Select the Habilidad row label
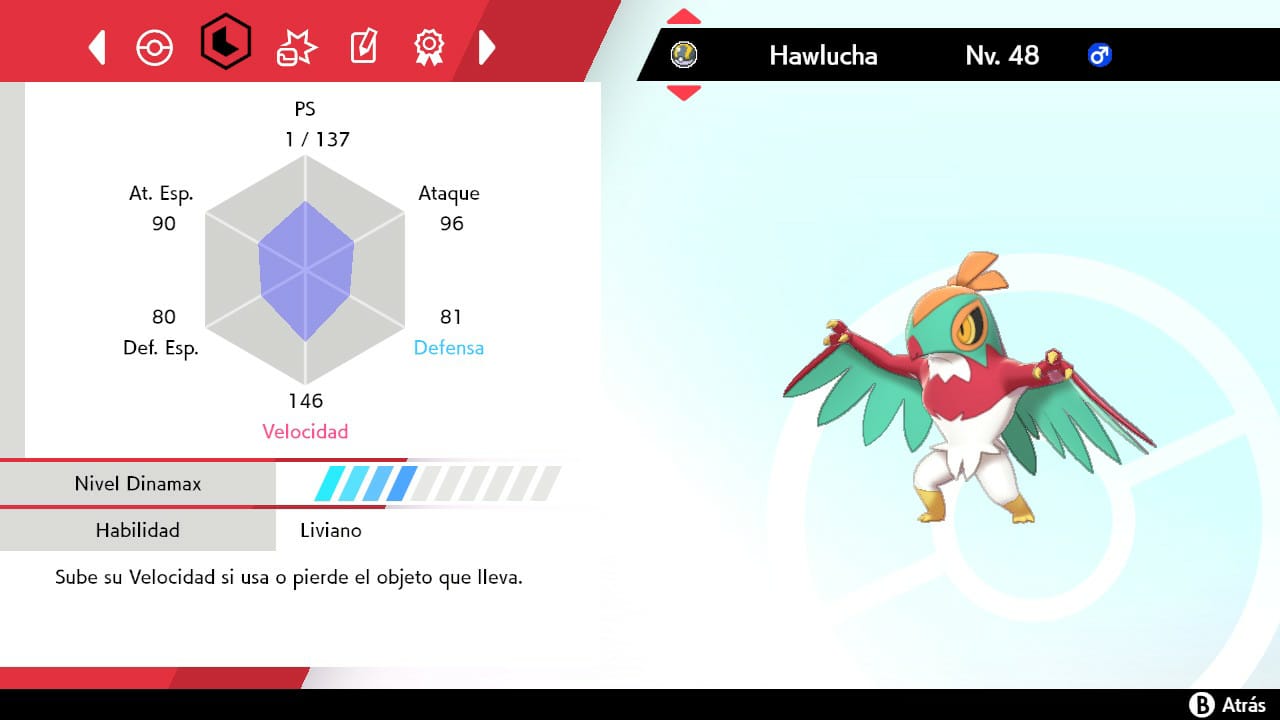Viewport: 1280px width, 720px height. (x=138, y=530)
